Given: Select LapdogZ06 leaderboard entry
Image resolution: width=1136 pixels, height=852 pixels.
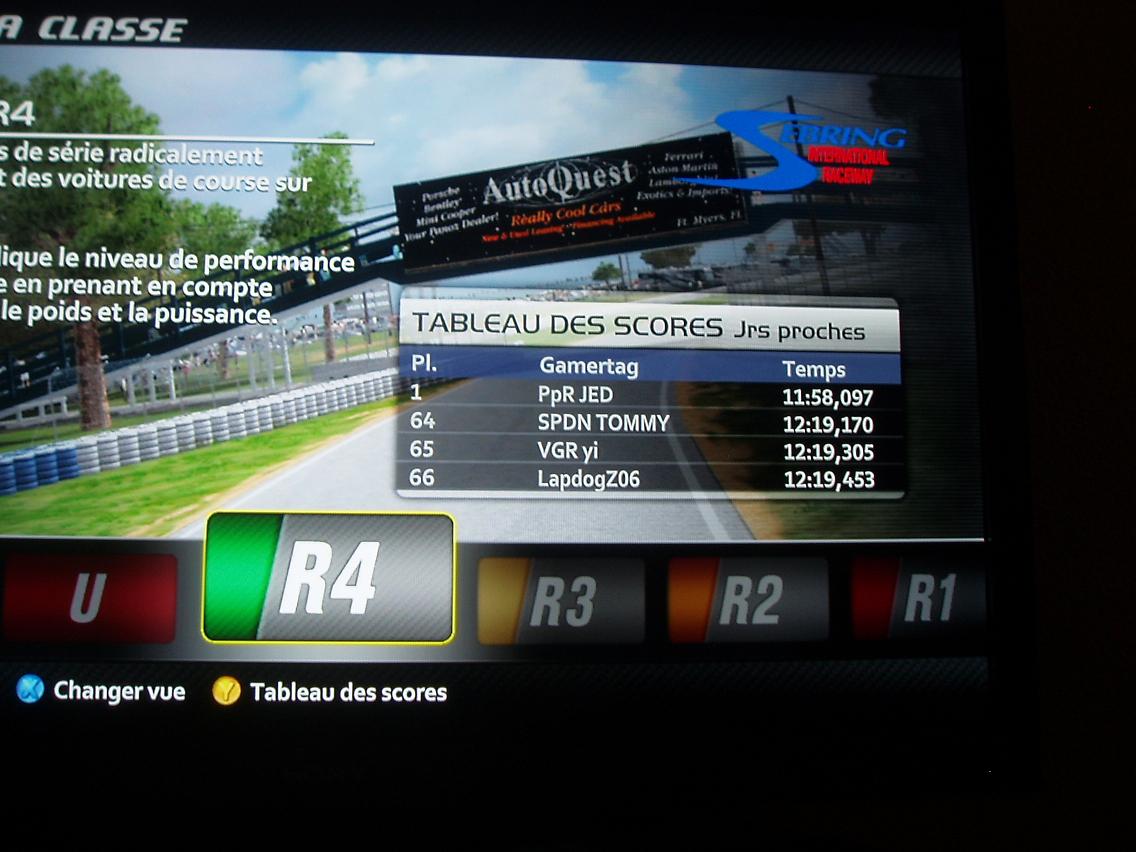Looking at the screenshot, I should (x=650, y=479).
